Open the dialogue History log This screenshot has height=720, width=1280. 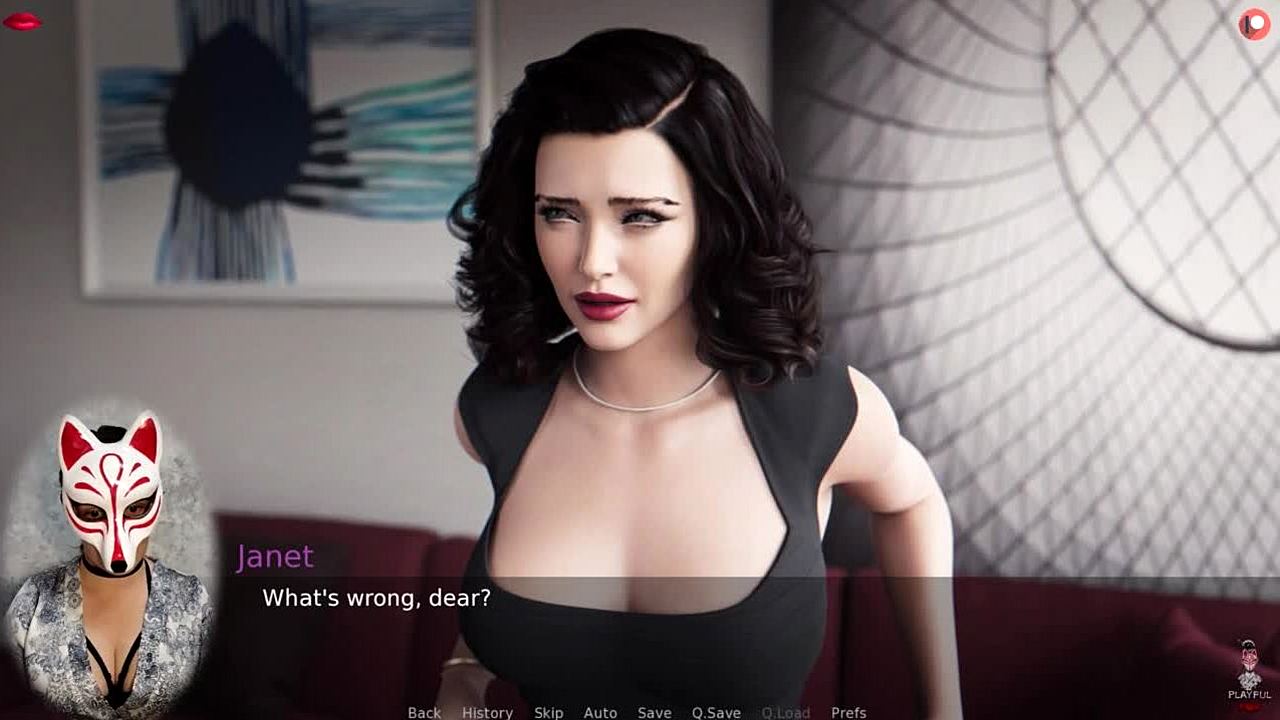487,712
